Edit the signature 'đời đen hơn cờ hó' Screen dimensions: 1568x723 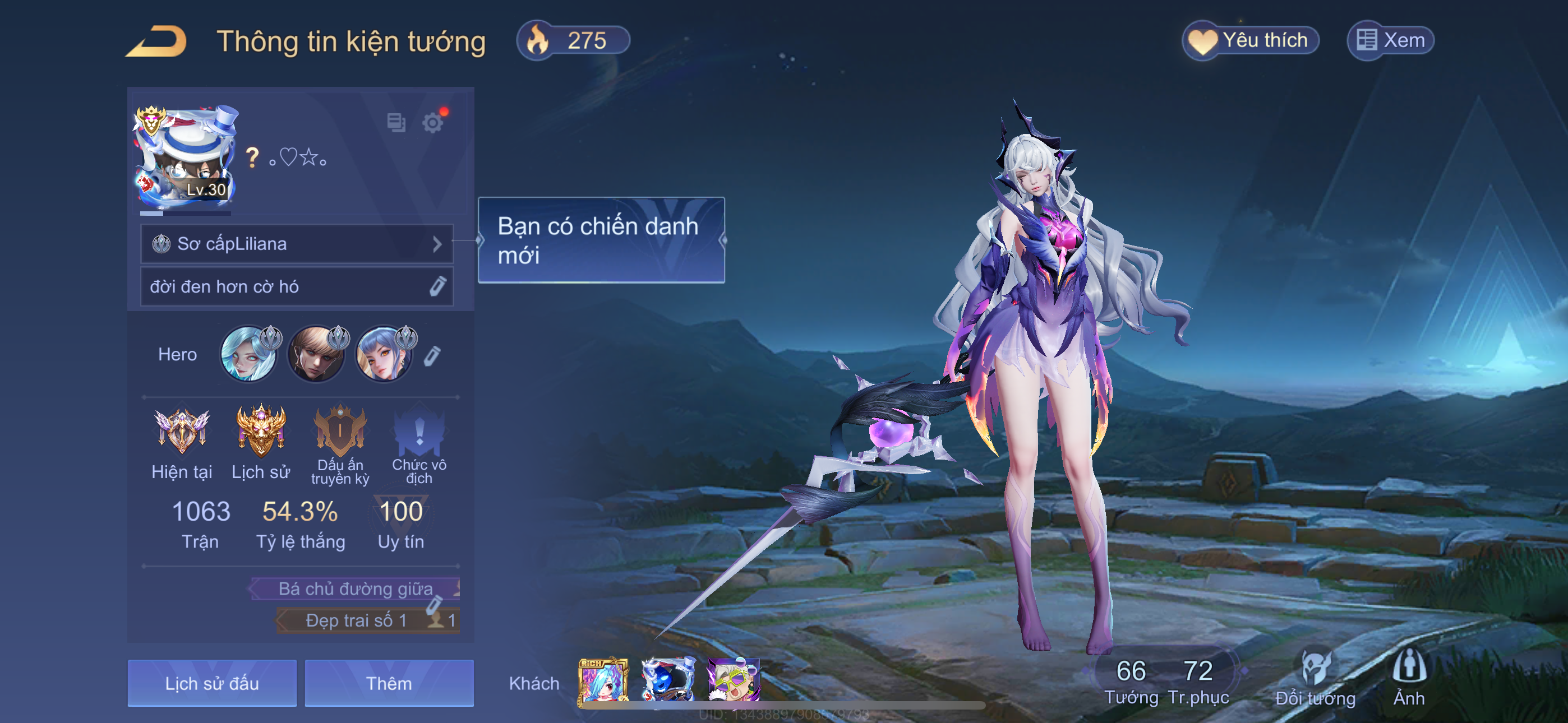(x=437, y=286)
